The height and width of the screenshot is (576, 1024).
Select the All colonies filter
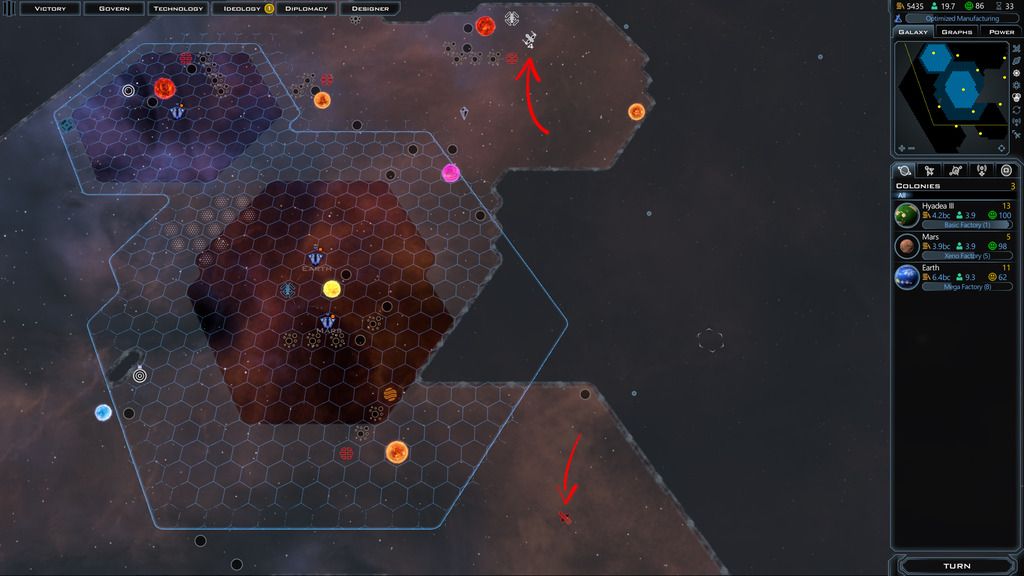(x=901, y=195)
